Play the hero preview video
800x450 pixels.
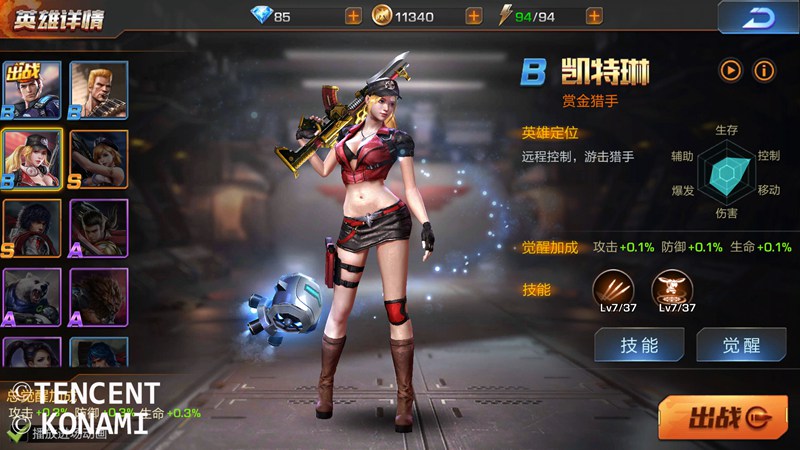(732, 70)
